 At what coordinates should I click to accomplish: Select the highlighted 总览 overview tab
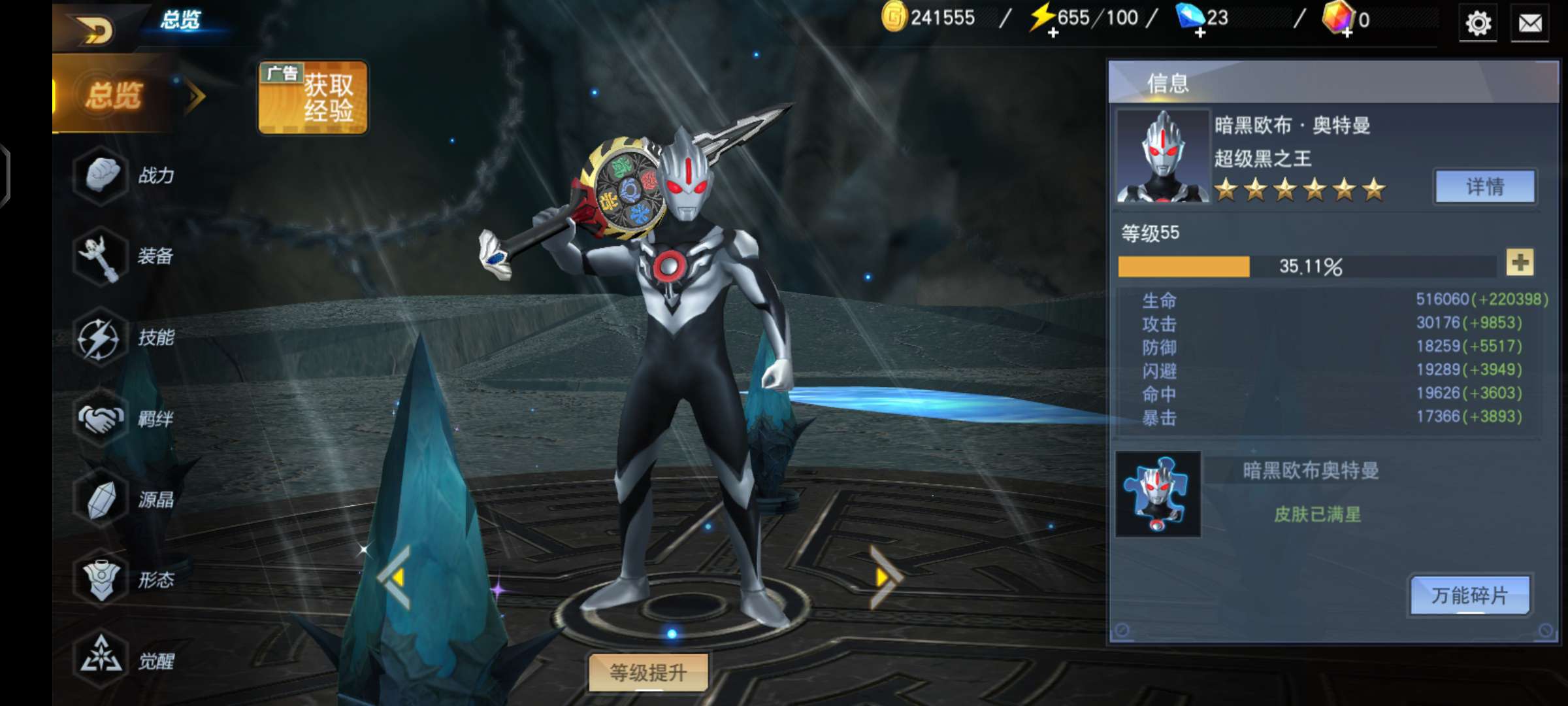[114, 95]
